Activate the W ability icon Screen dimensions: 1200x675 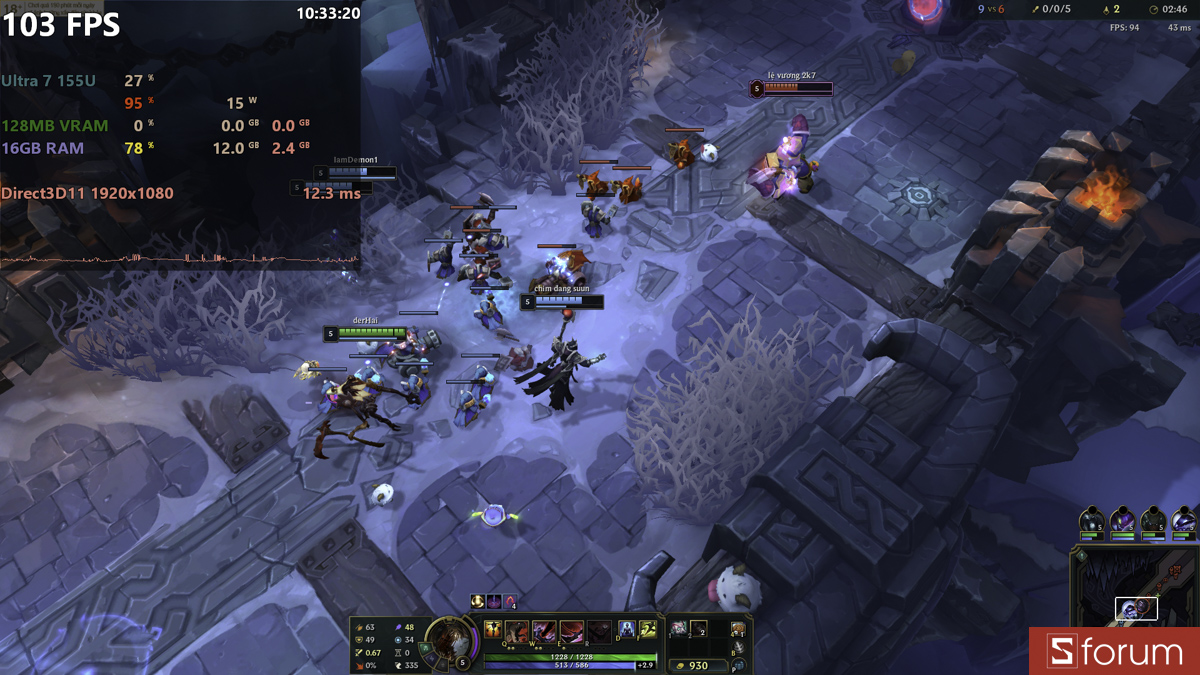pyautogui.click(x=545, y=631)
